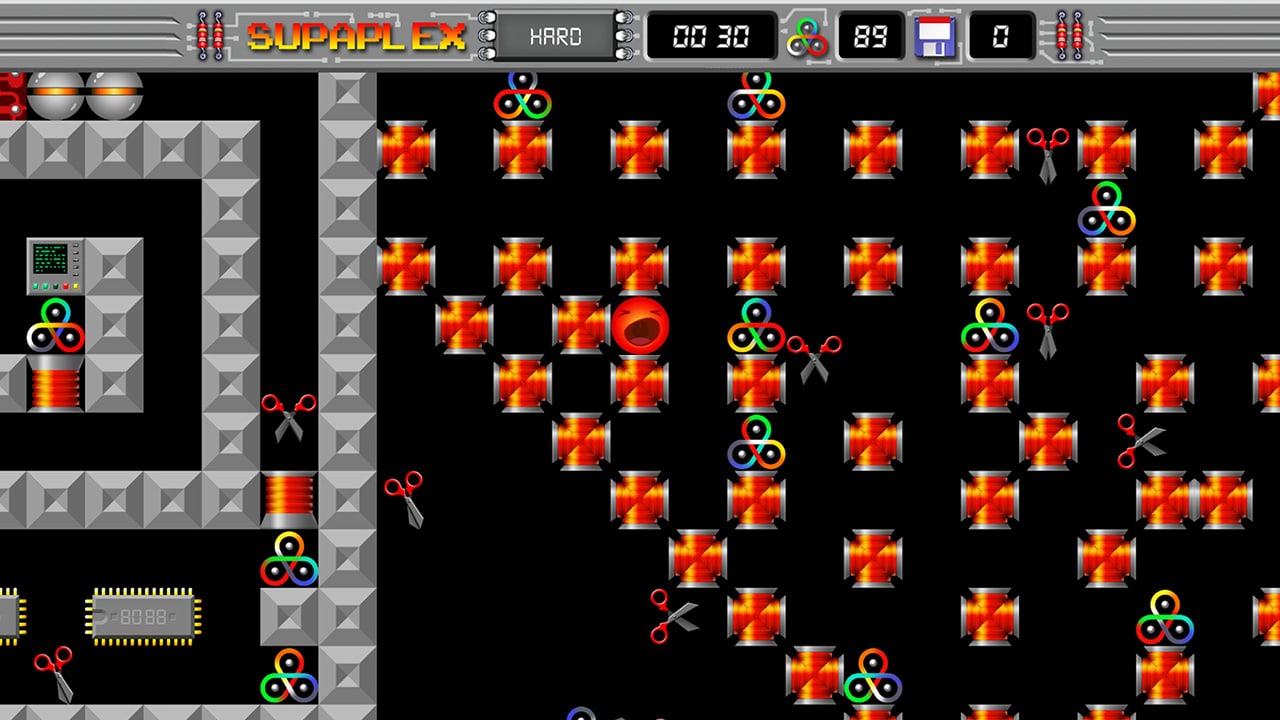
Task: Click Murphy, the red round character
Action: click(641, 326)
